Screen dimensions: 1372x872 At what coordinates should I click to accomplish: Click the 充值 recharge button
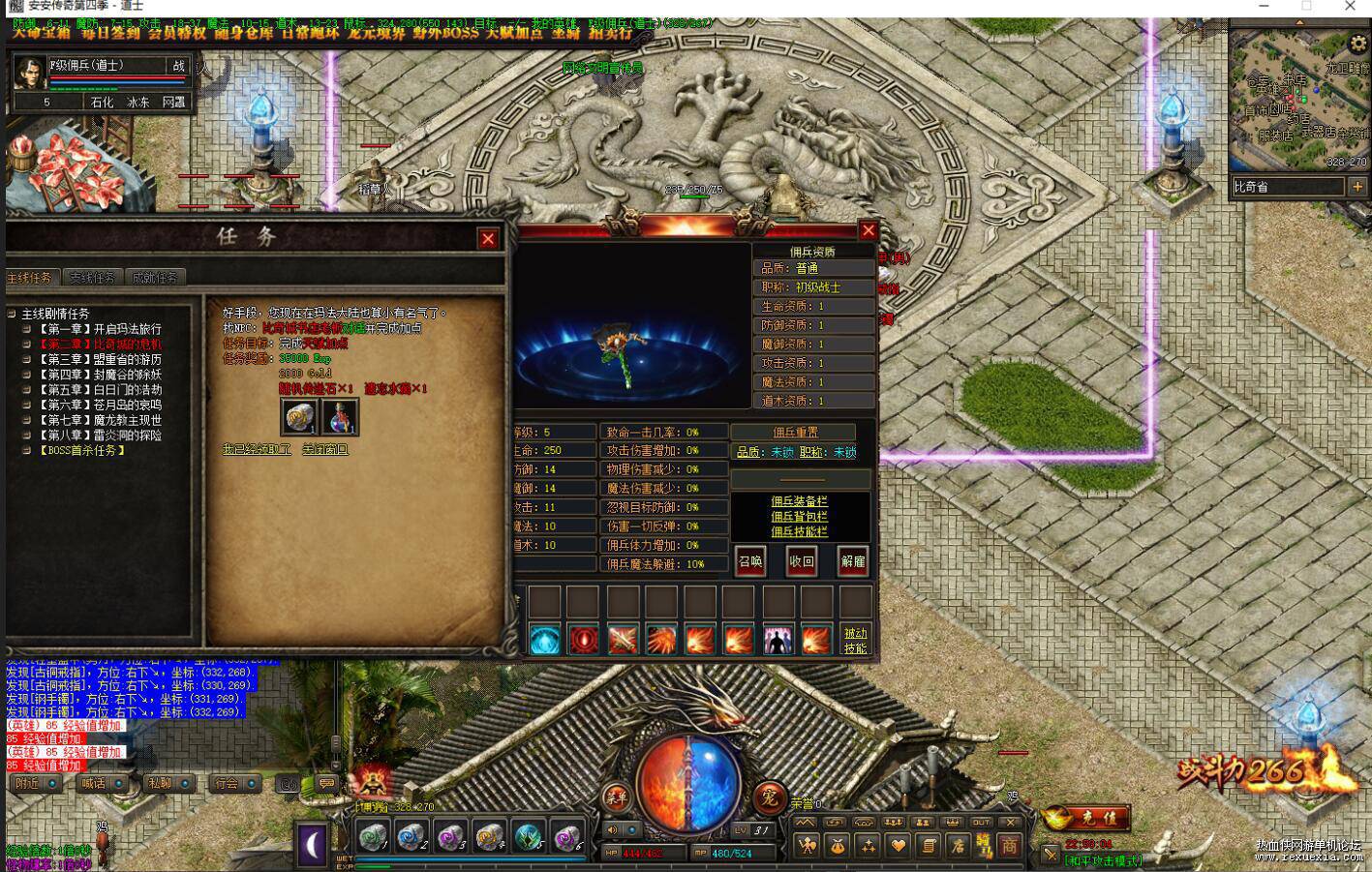pos(1085,818)
